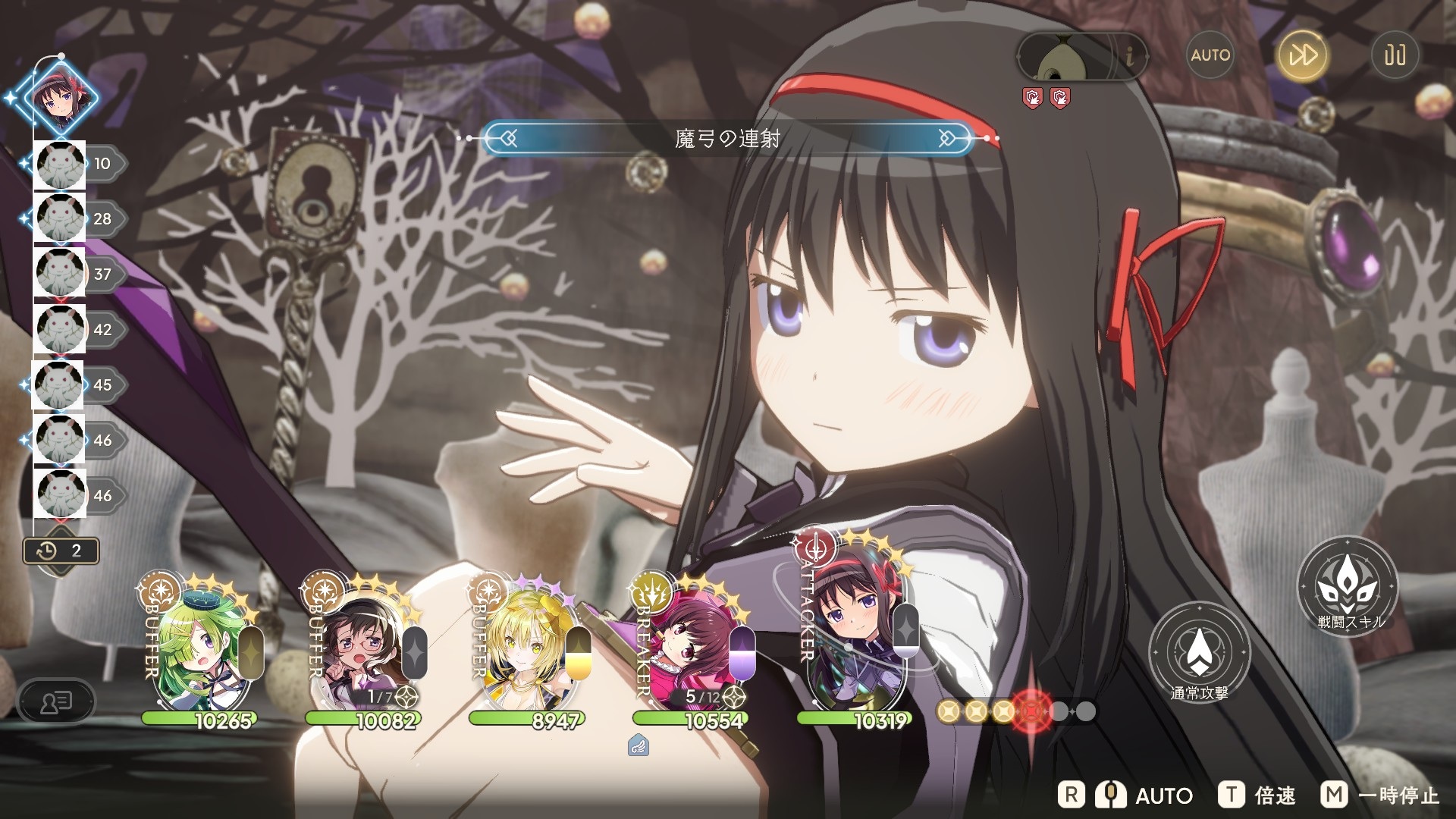
Task: Toggle the AUTO battle button
Action: click(1210, 55)
